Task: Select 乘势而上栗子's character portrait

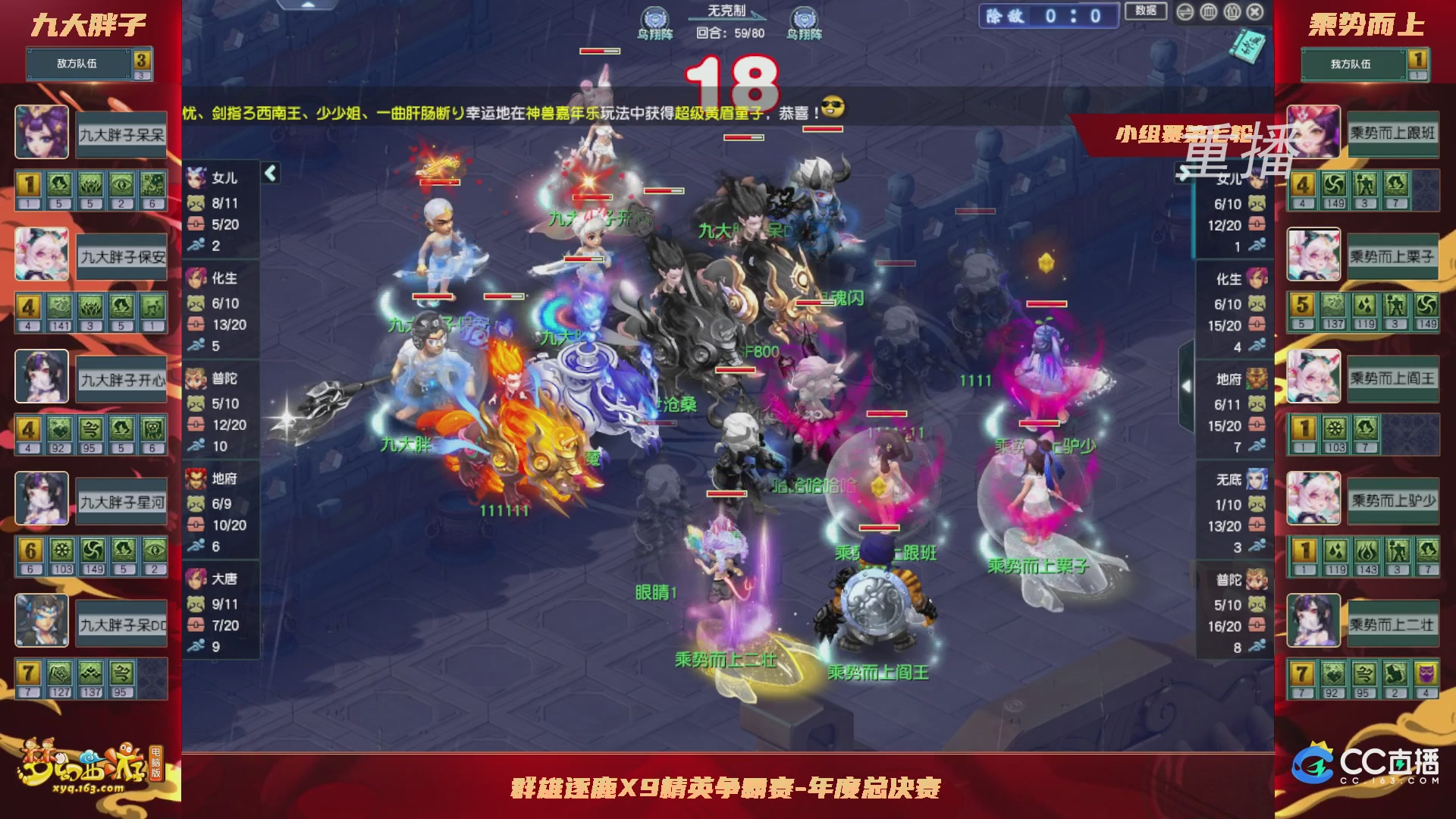Action: click(x=1314, y=254)
